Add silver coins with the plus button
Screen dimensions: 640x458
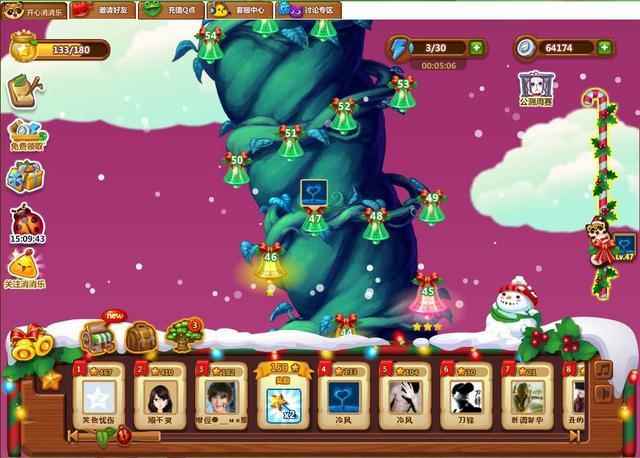point(604,47)
